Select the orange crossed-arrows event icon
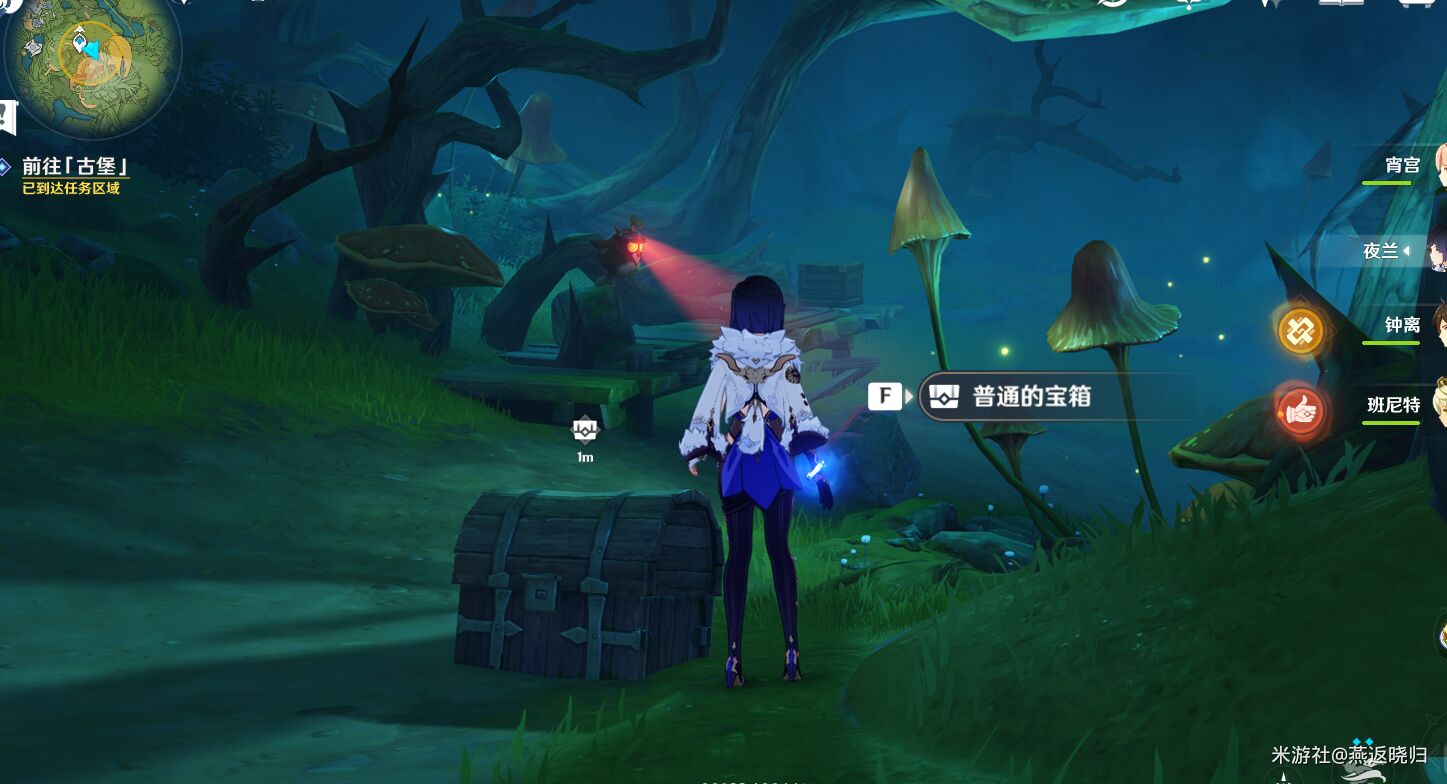This screenshot has width=1447, height=784. [1300, 328]
